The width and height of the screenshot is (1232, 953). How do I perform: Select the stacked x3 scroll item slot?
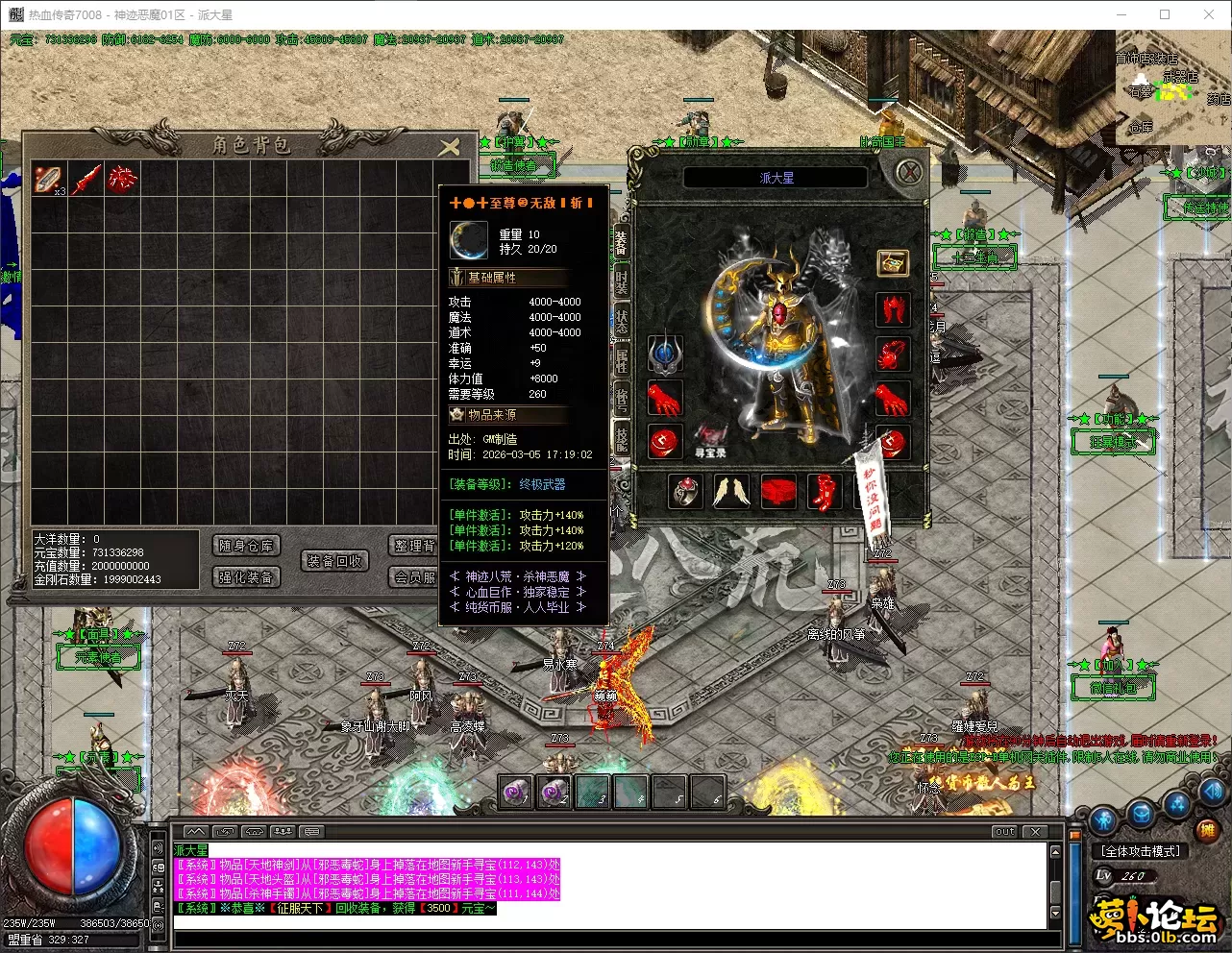49,179
